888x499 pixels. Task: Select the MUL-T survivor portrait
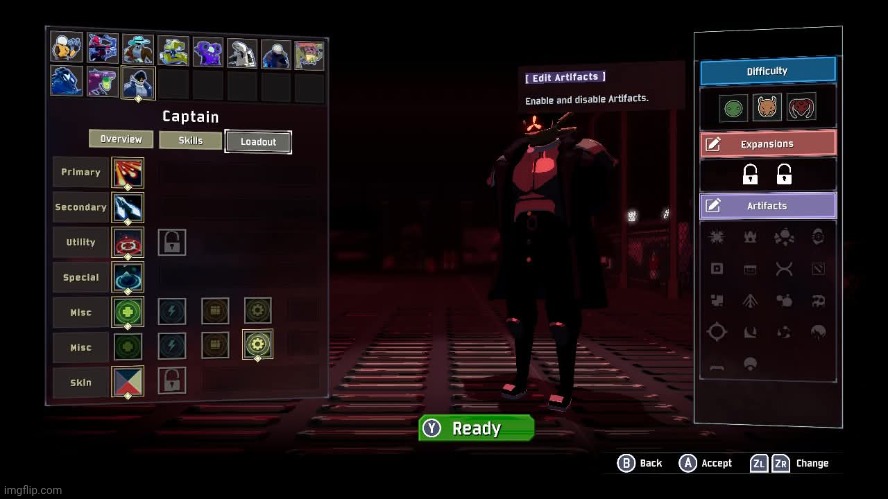(x=172, y=50)
